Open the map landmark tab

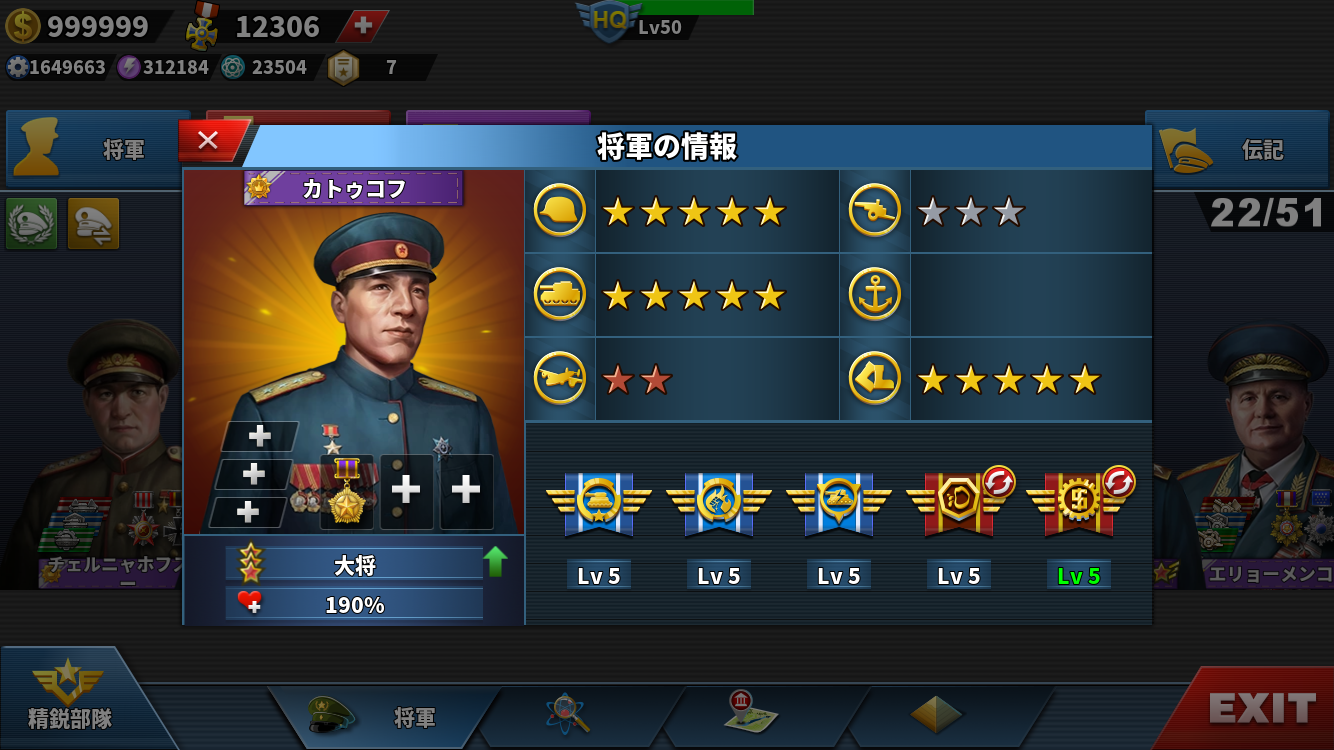coord(751,714)
